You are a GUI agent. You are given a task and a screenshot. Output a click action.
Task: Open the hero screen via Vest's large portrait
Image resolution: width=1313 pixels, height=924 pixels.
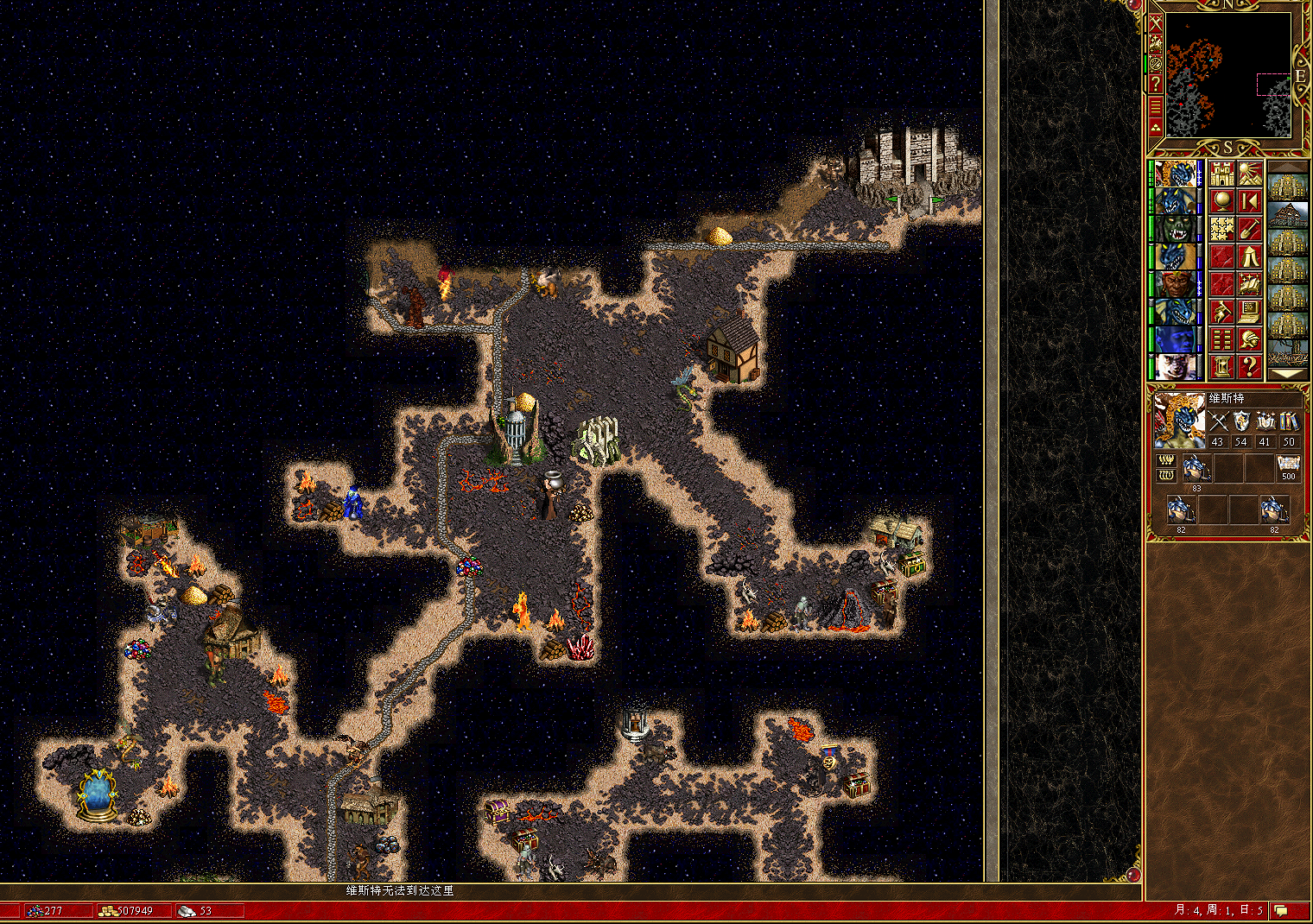(x=1179, y=421)
